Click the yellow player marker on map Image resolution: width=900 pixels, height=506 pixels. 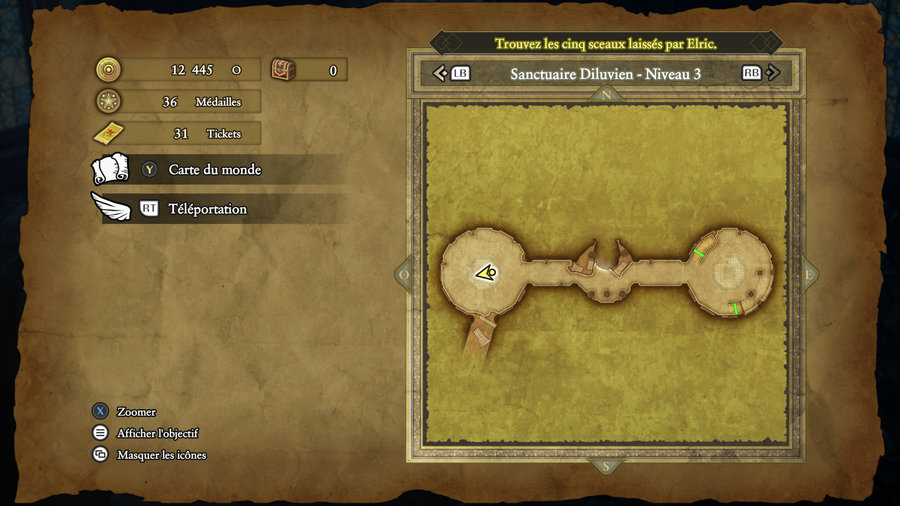click(486, 272)
